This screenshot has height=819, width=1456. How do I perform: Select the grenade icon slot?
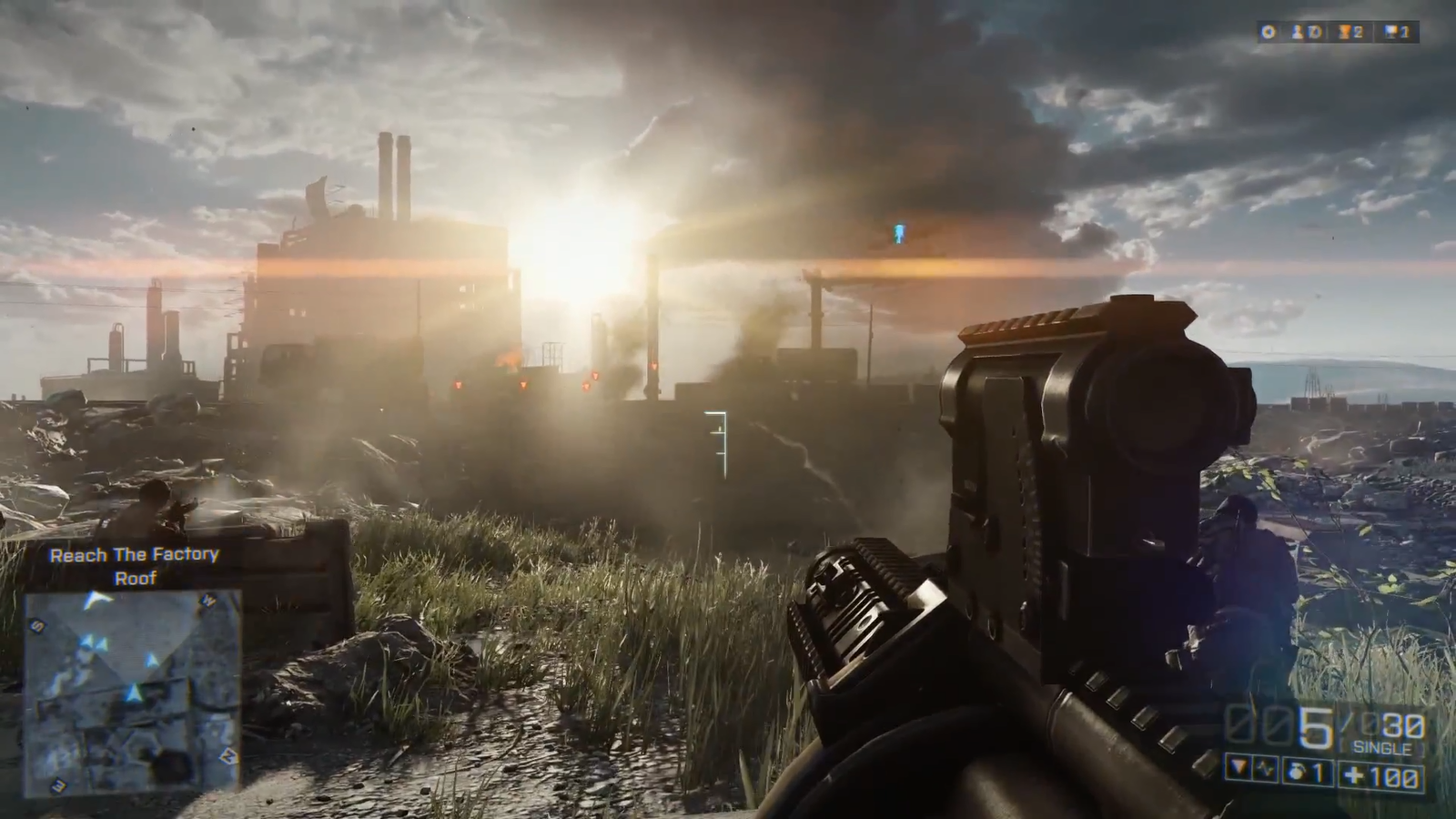pyautogui.click(x=1299, y=772)
